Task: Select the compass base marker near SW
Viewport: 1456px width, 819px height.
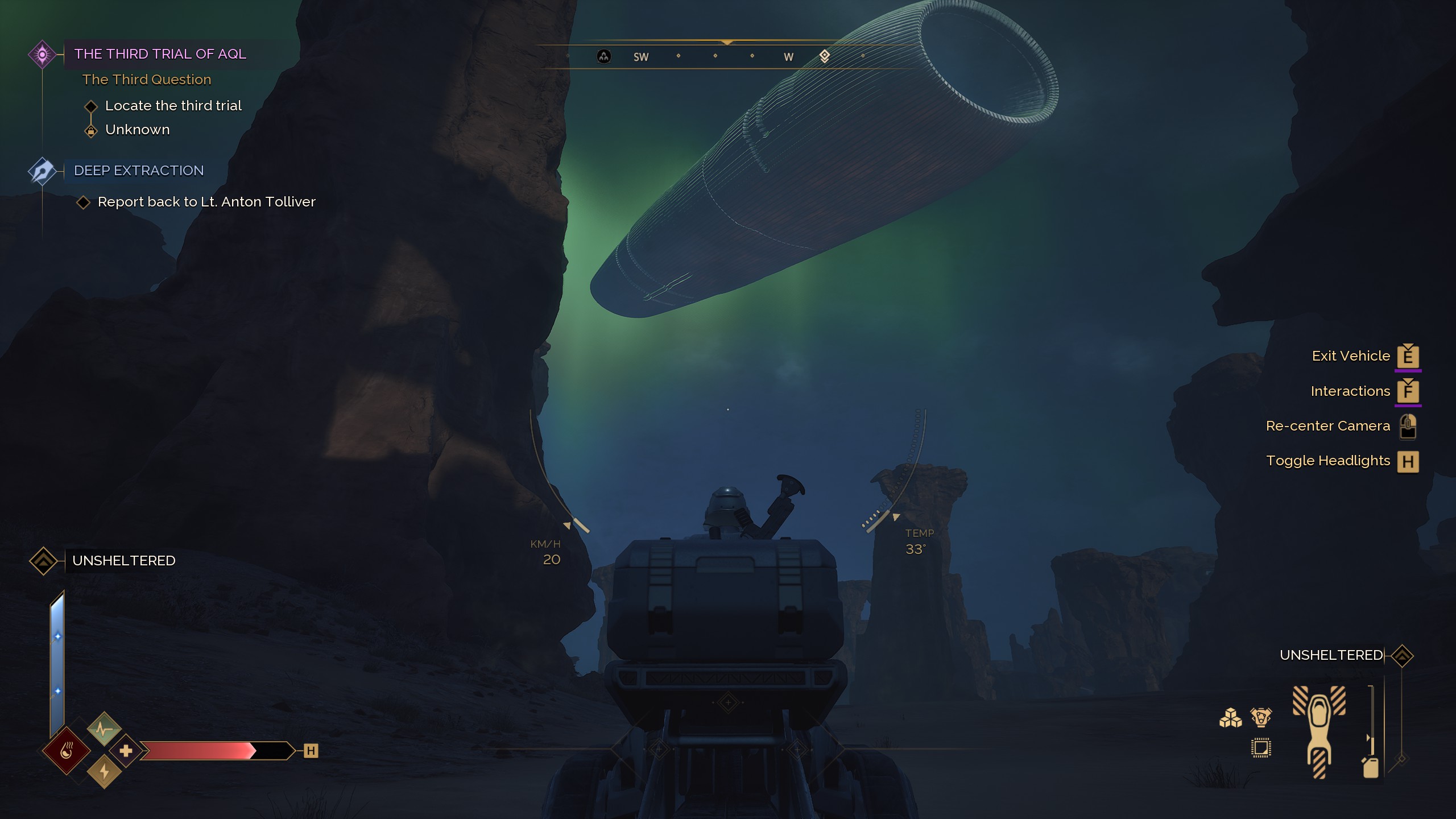Action: [603, 56]
